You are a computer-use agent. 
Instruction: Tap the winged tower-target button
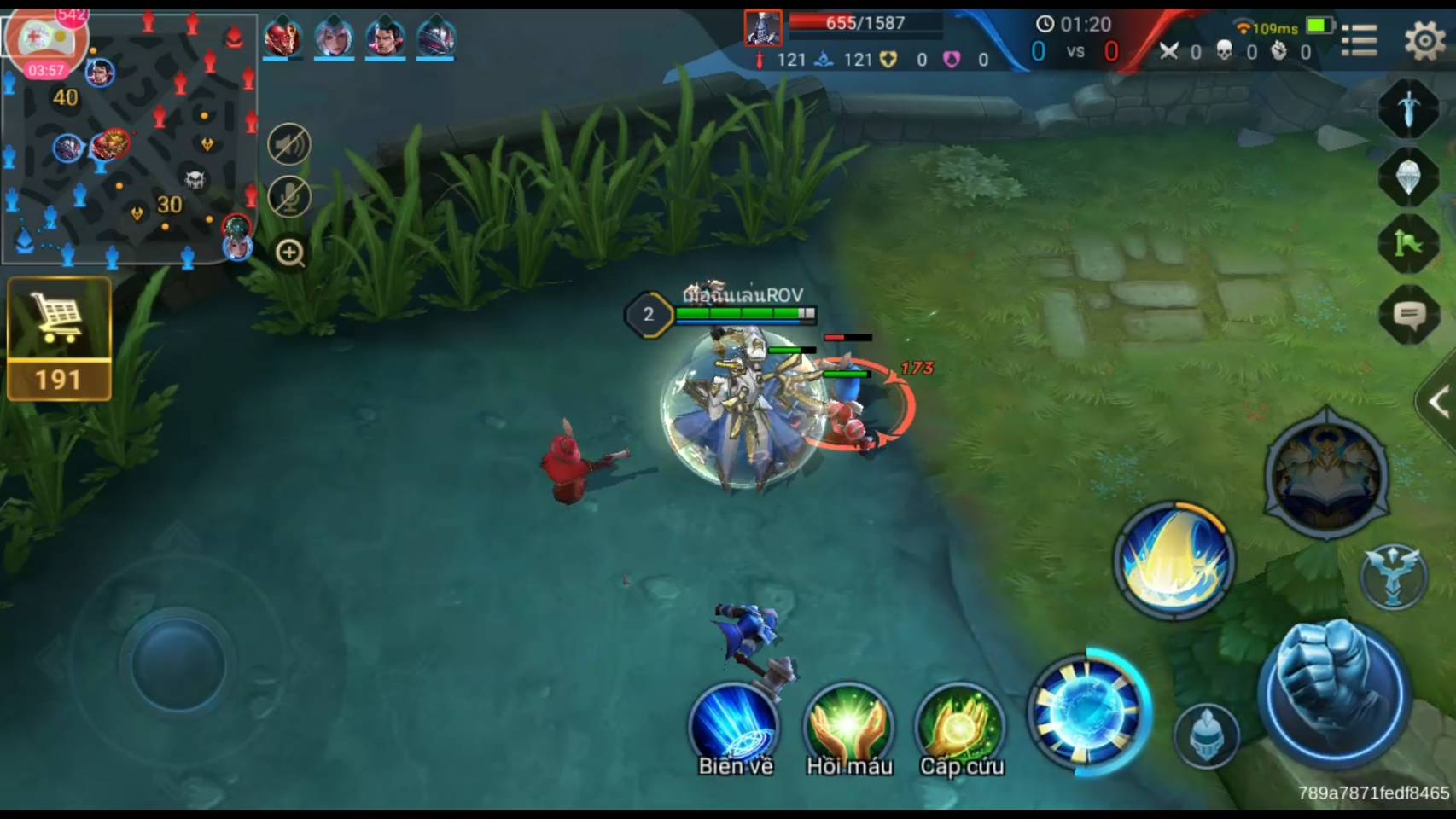1393,575
